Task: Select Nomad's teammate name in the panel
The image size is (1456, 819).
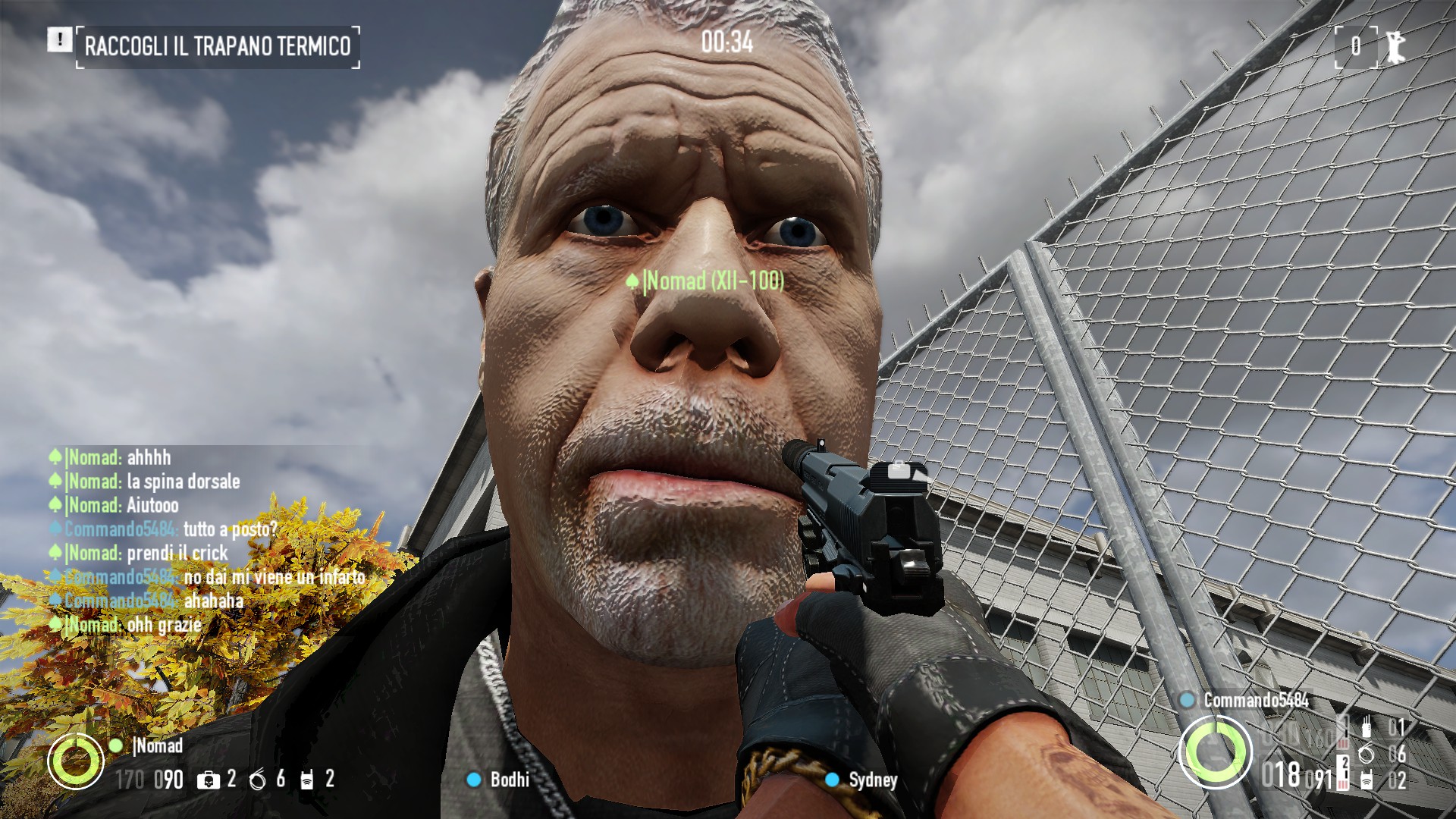Action: pos(158,746)
